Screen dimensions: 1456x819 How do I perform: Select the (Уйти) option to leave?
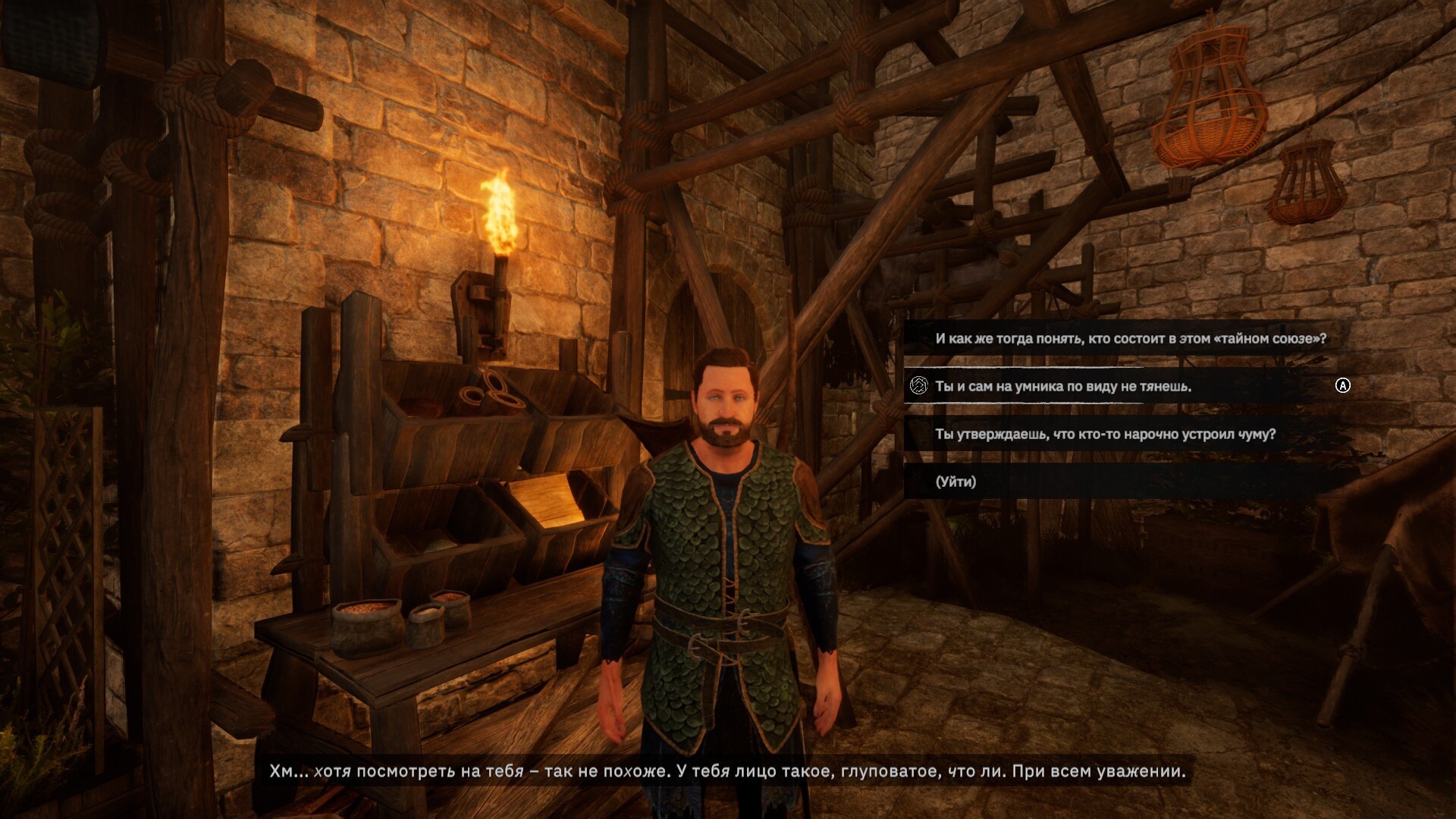955,482
